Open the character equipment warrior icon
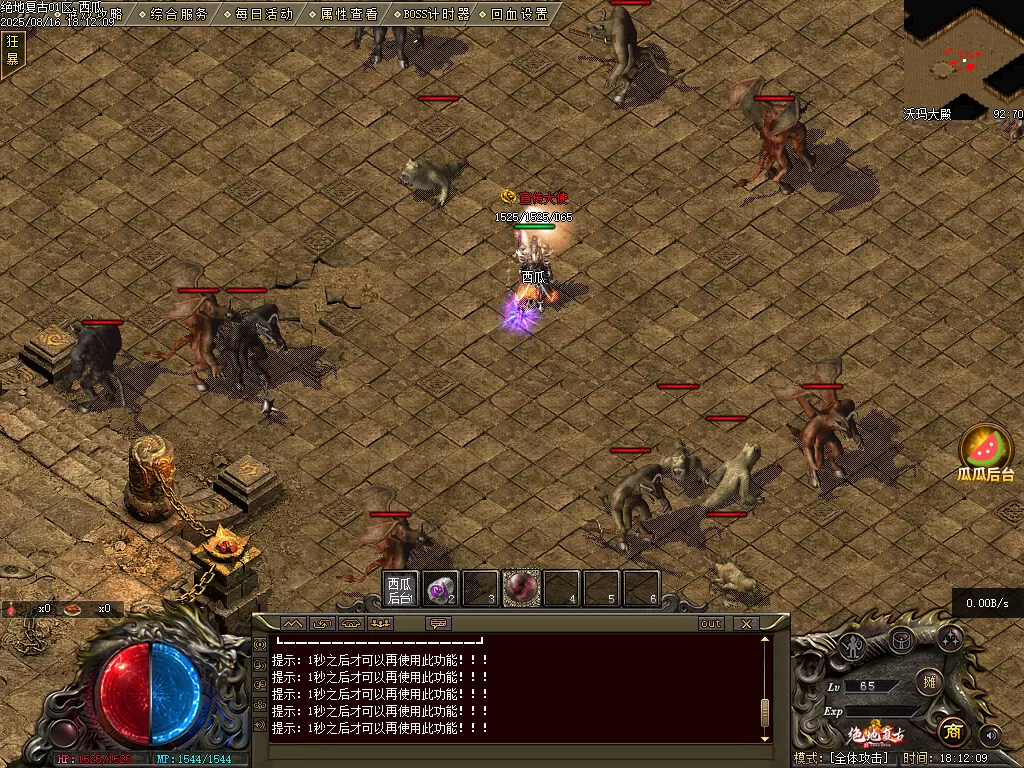This screenshot has height=768, width=1024. (x=852, y=645)
